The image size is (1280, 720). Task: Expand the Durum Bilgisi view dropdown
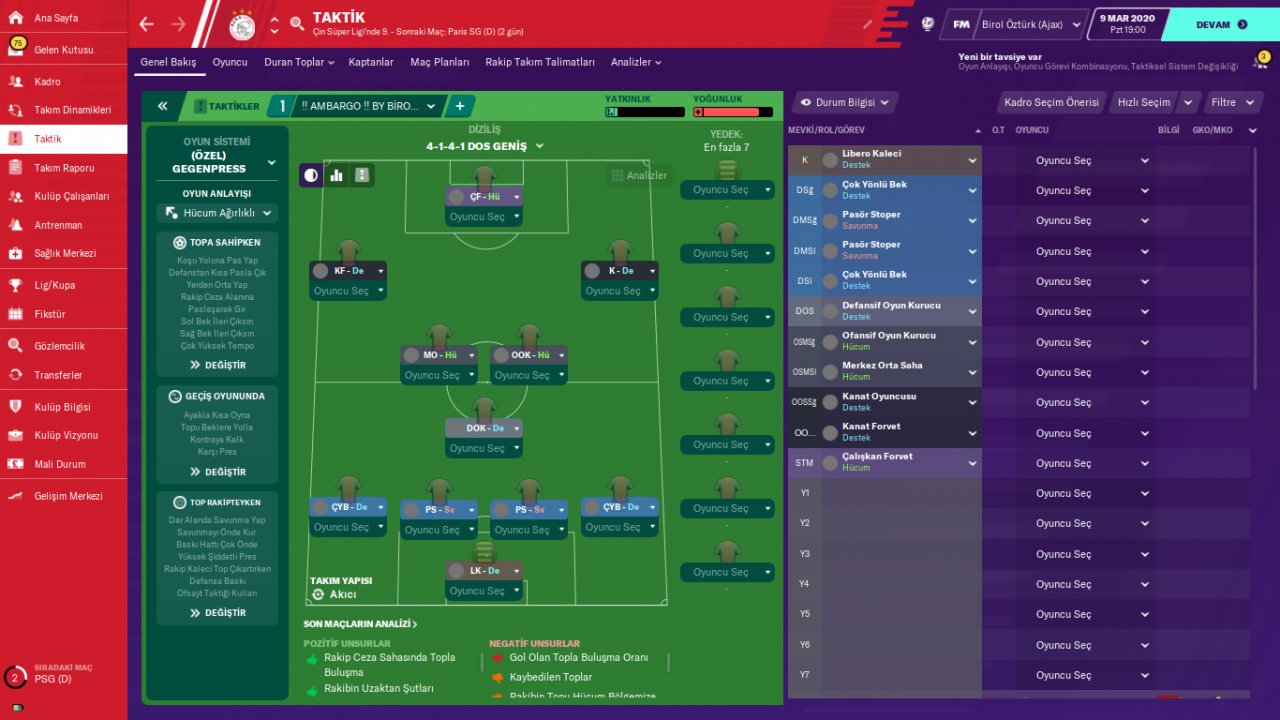point(845,102)
